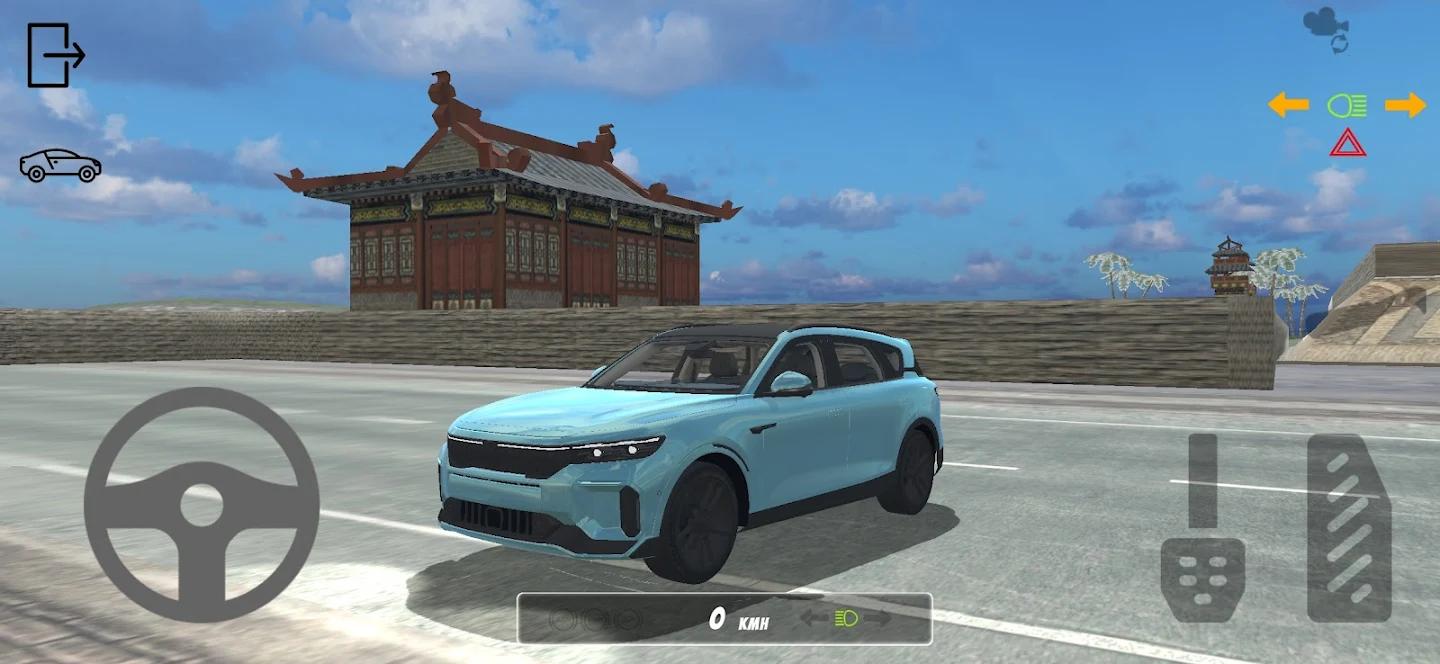Tap the steering wheel control
Screen dimensions: 1440x664
pyautogui.click(x=201, y=505)
